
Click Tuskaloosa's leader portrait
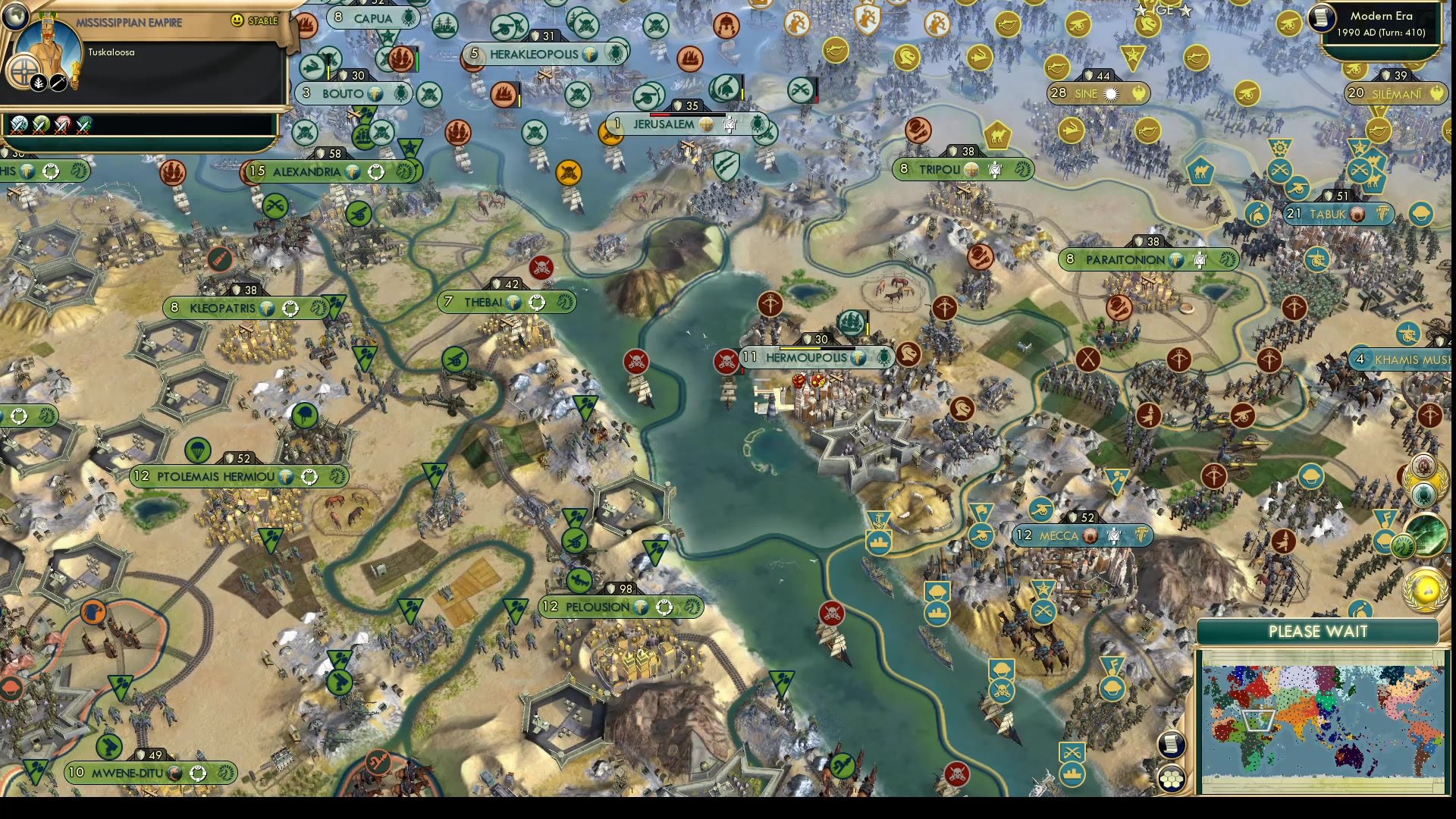click(x=47, y=50)
